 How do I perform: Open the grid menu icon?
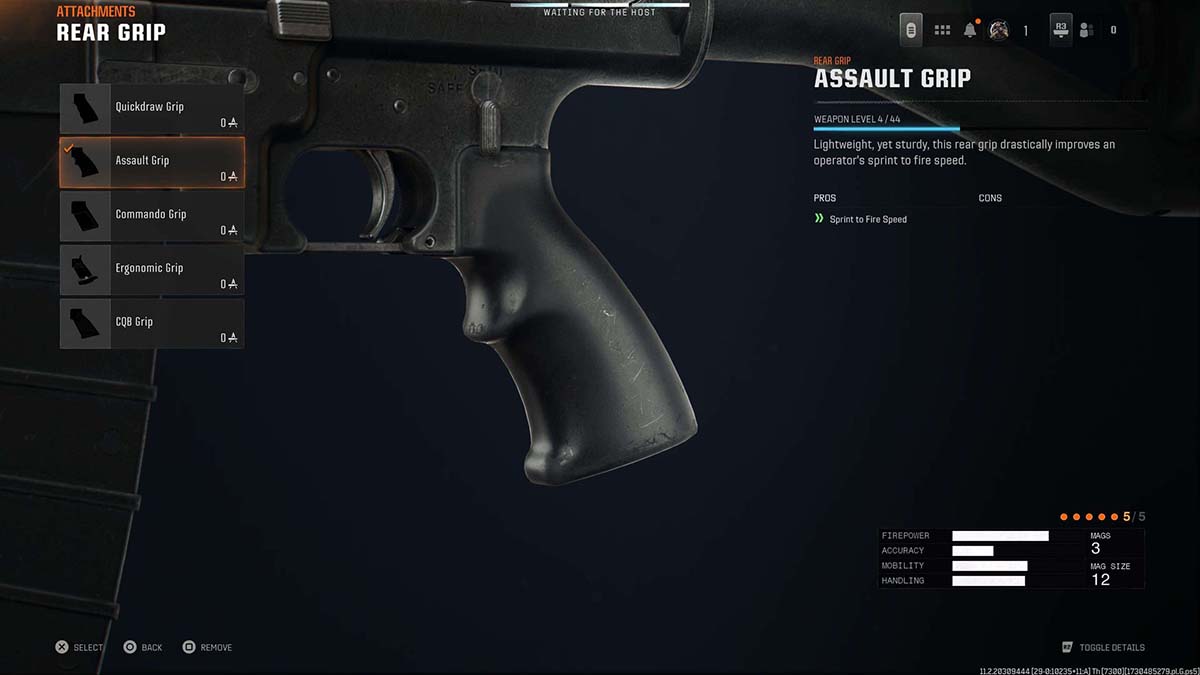pos(942,30)
